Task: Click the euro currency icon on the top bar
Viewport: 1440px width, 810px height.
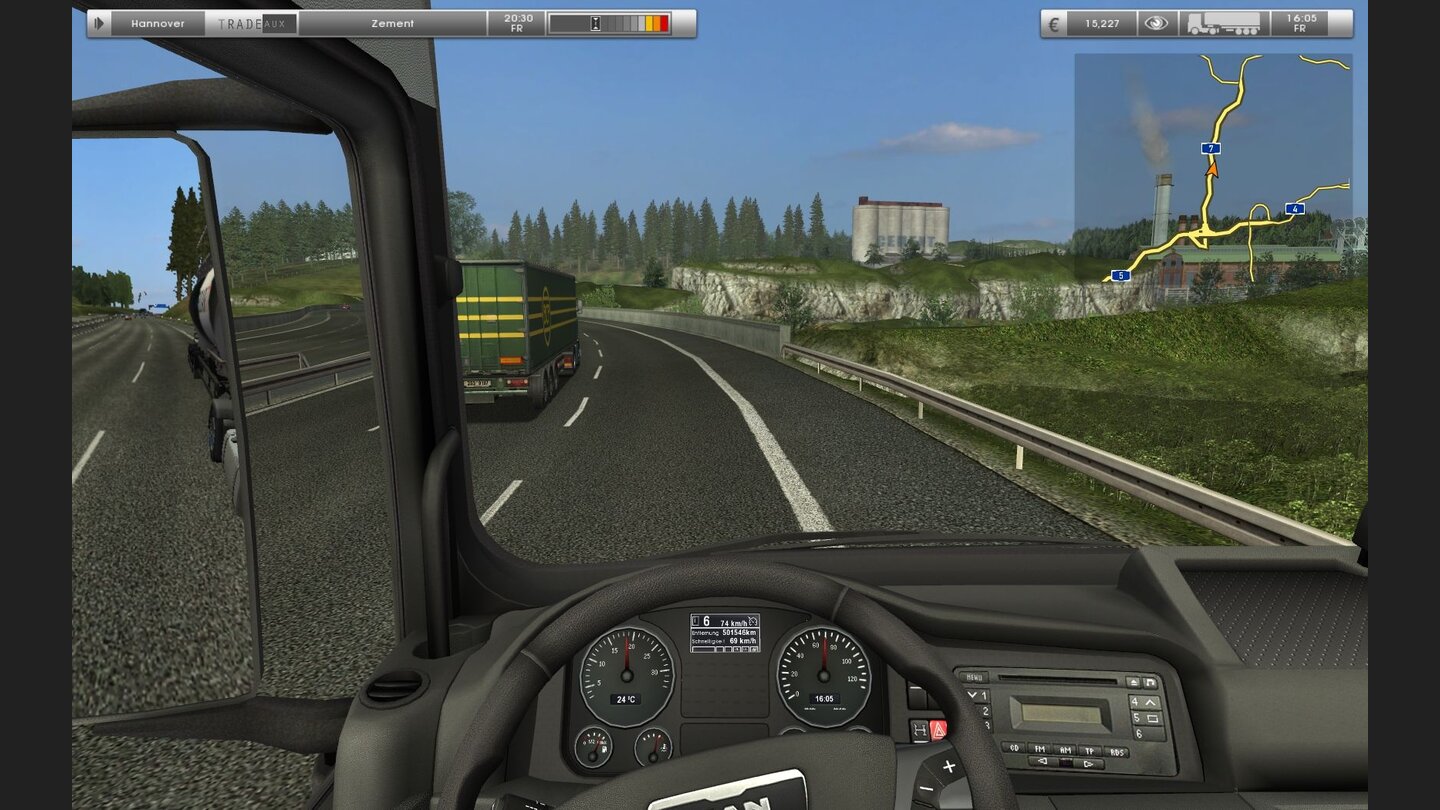Action: pos(1053,23)
